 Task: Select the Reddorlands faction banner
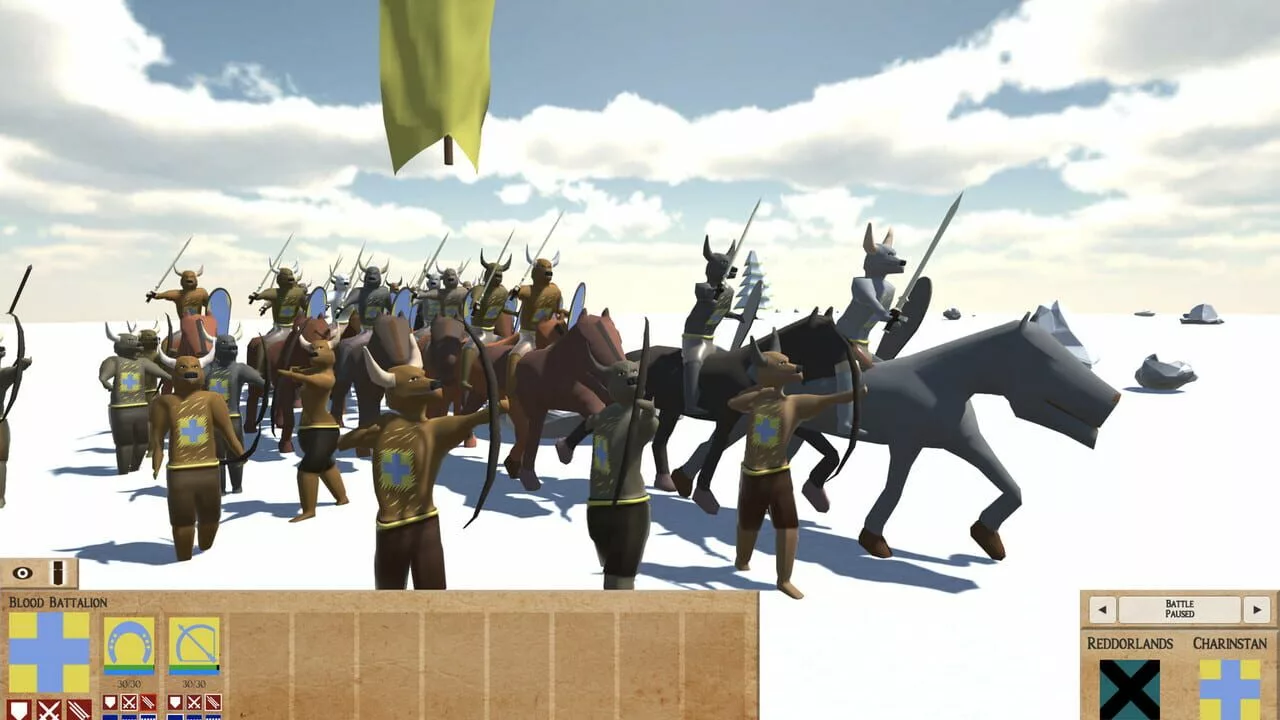(1131, 690)
